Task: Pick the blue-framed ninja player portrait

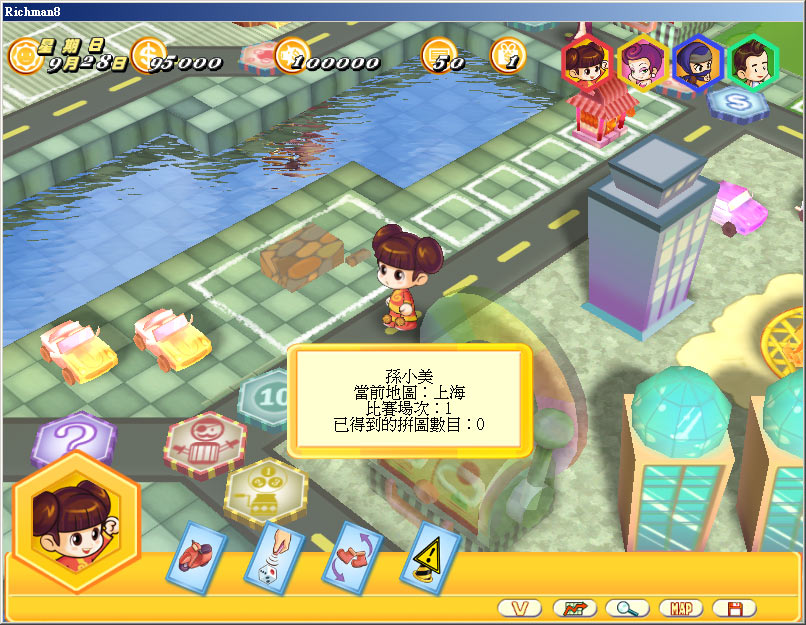Action: pyautogui.click(x=698, y=62)
